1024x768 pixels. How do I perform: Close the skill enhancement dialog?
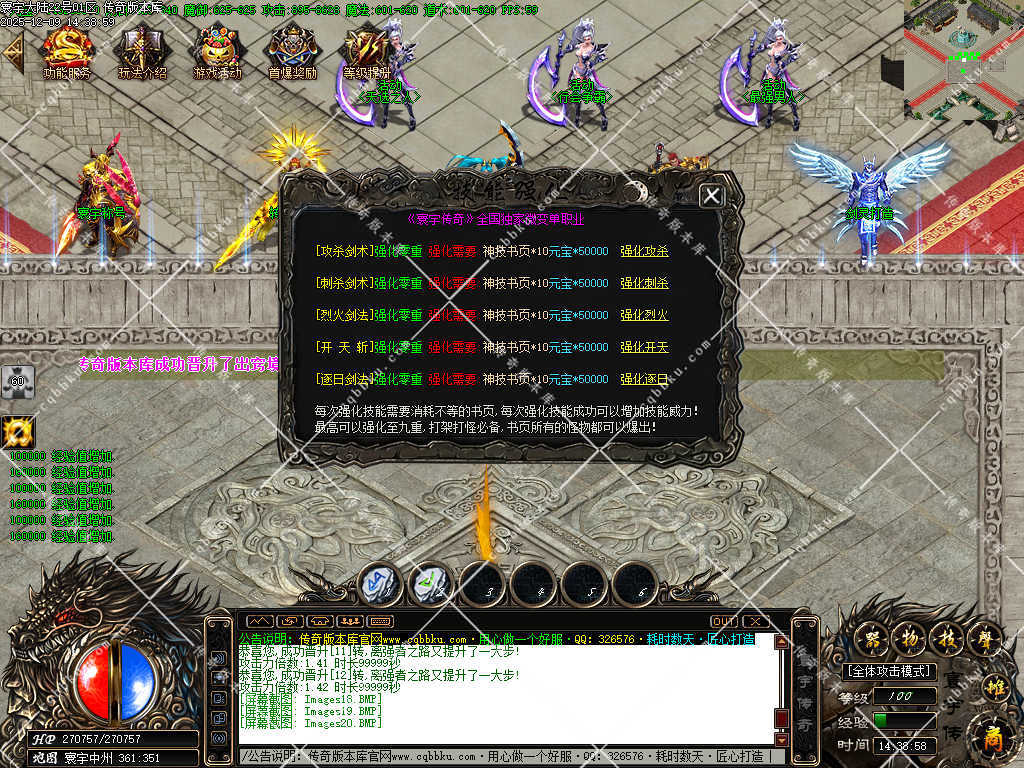(711, 195)
